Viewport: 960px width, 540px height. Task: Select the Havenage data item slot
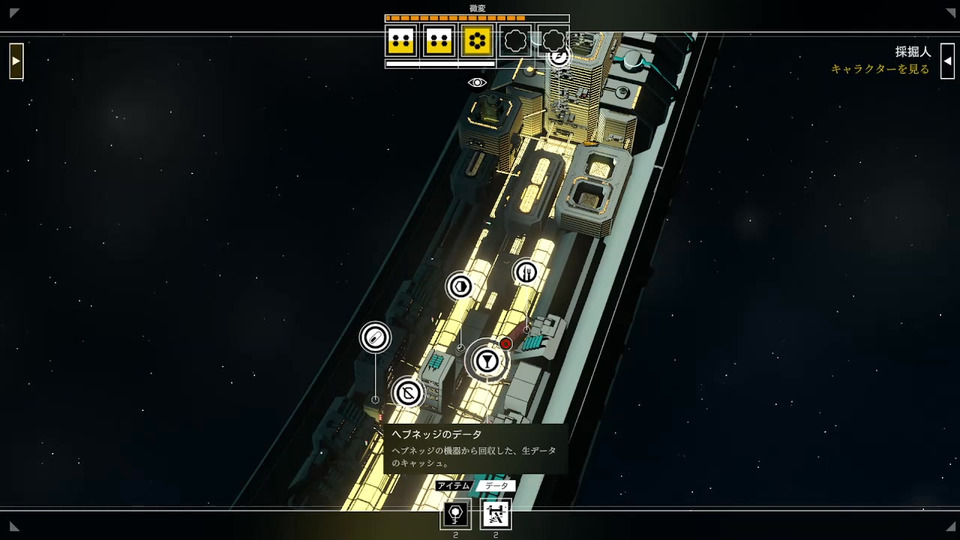pyautogui.click(x=496, y=514)
